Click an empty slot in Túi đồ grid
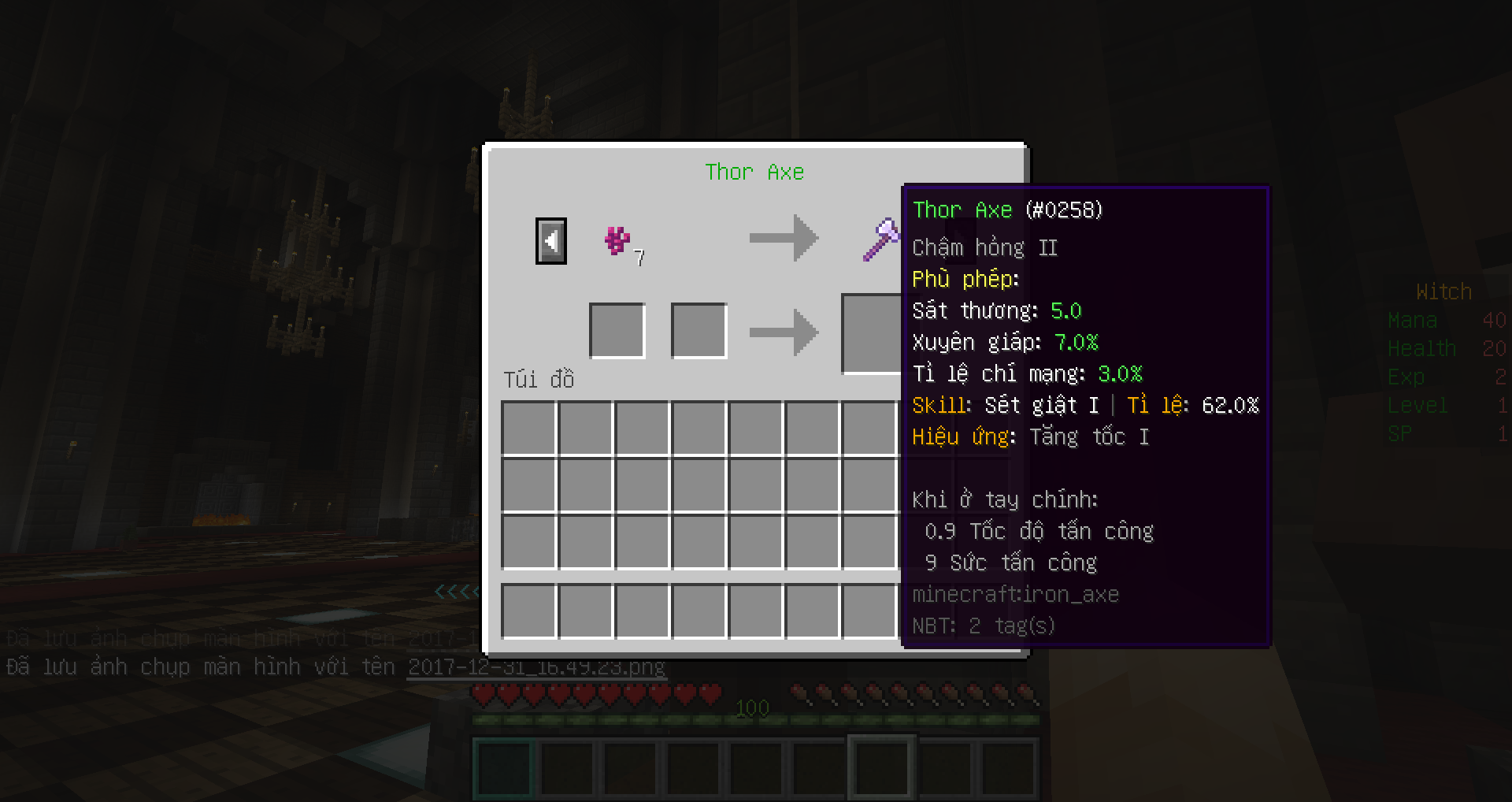The width and height of the screenshot is (1512, 802). pos(529,427)
